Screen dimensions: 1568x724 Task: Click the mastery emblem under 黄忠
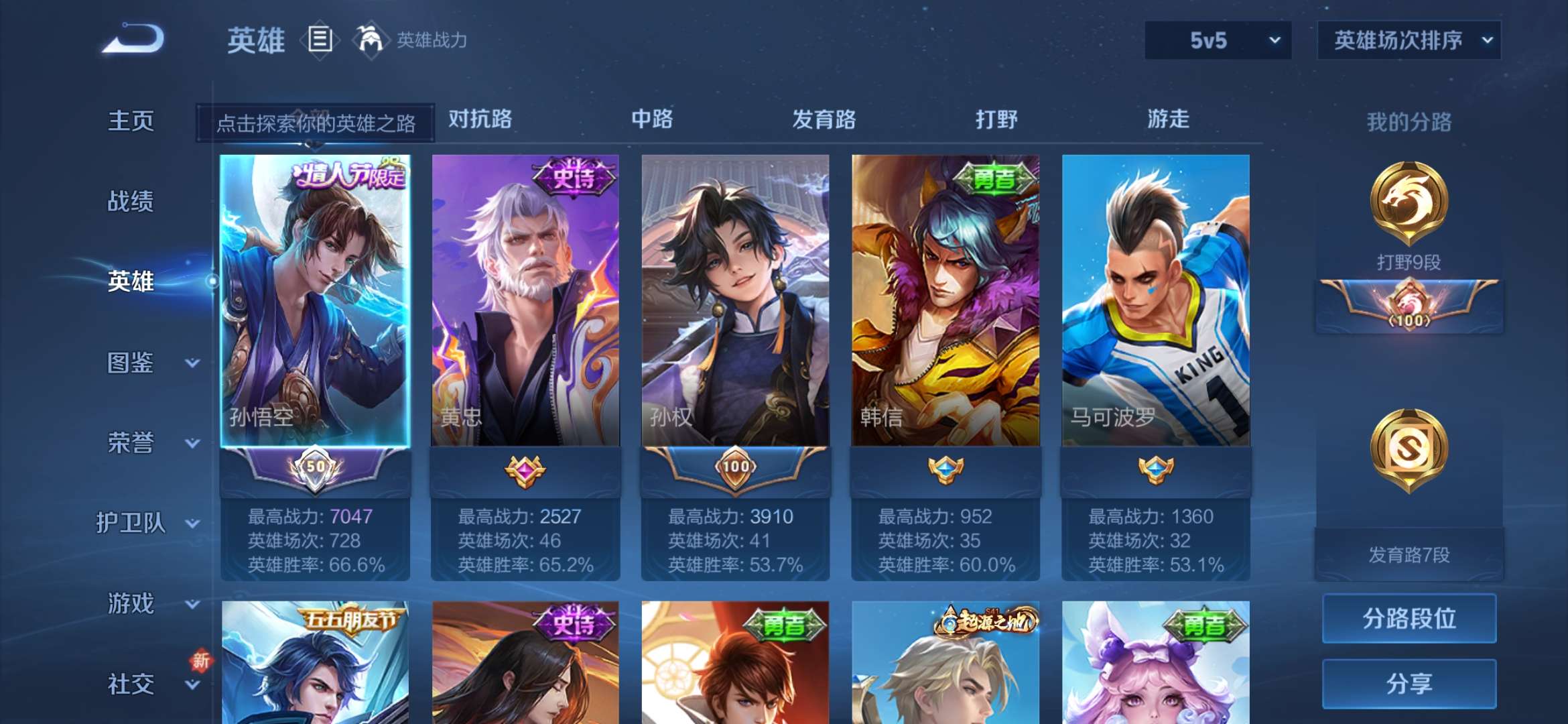pyautogui.click(x=525, y=470)
